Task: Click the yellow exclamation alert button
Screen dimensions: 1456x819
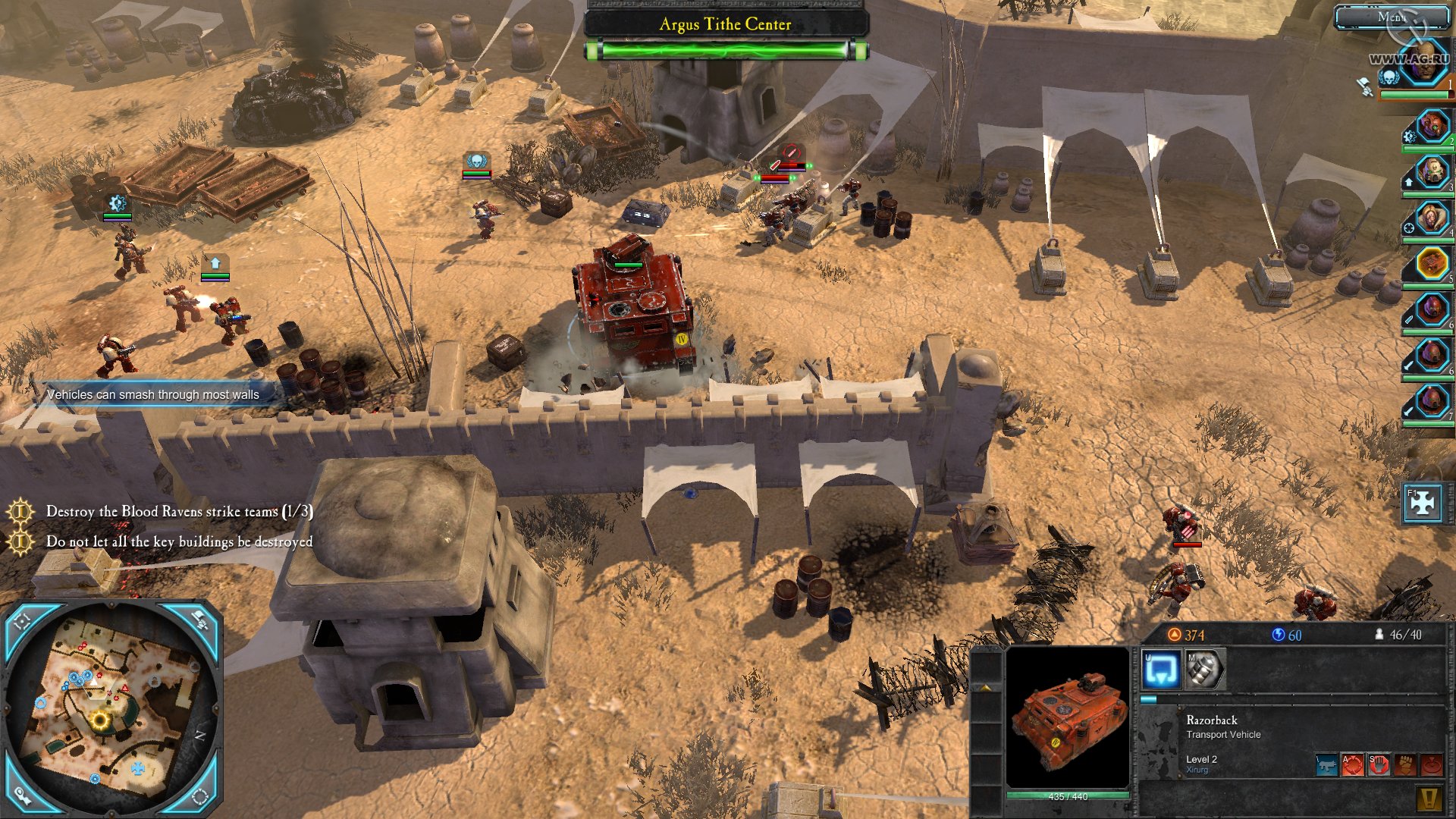Action: tap(1429, 798)
